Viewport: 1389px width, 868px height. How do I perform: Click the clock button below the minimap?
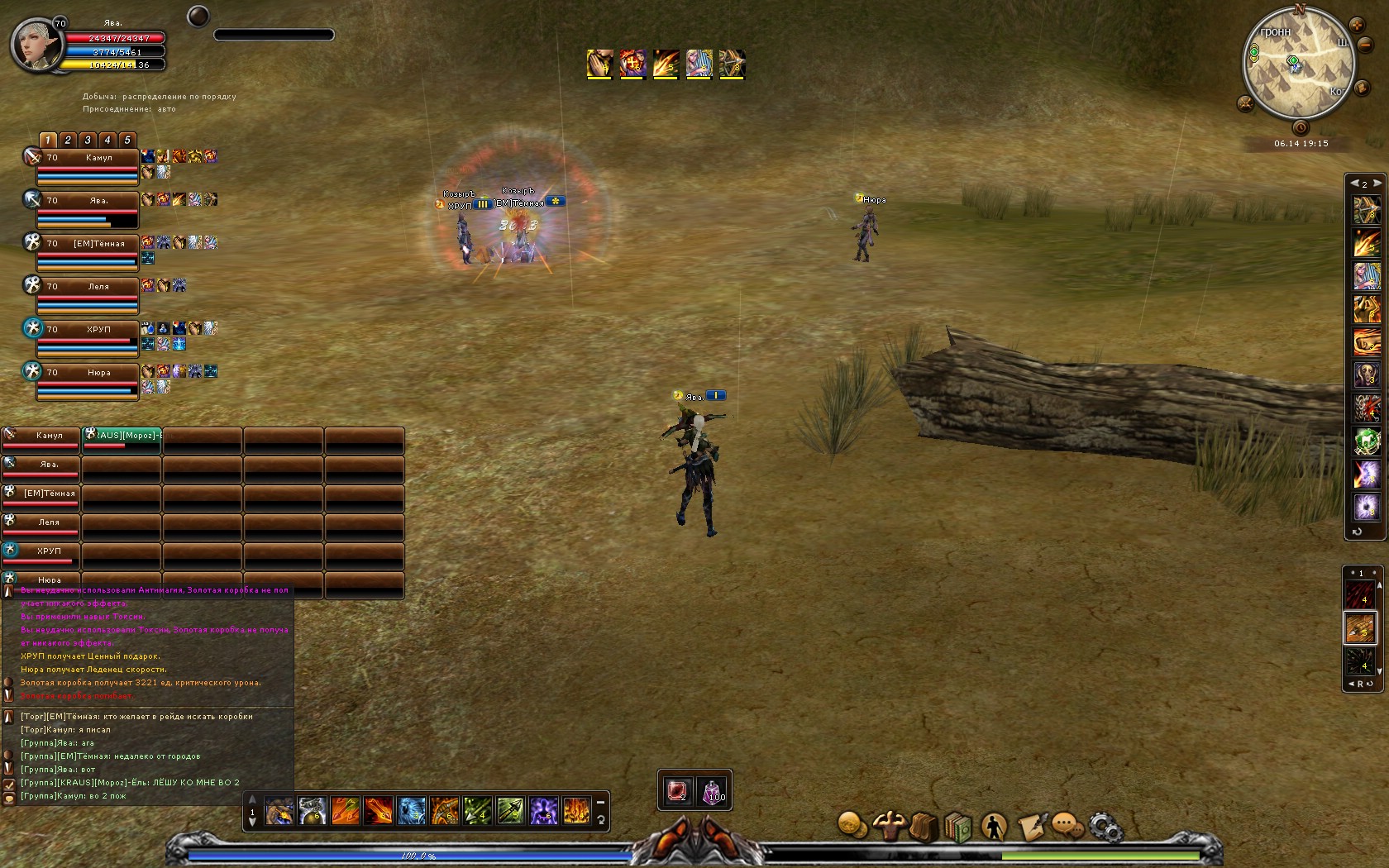pyautogui.click(x=1301, y=127)
